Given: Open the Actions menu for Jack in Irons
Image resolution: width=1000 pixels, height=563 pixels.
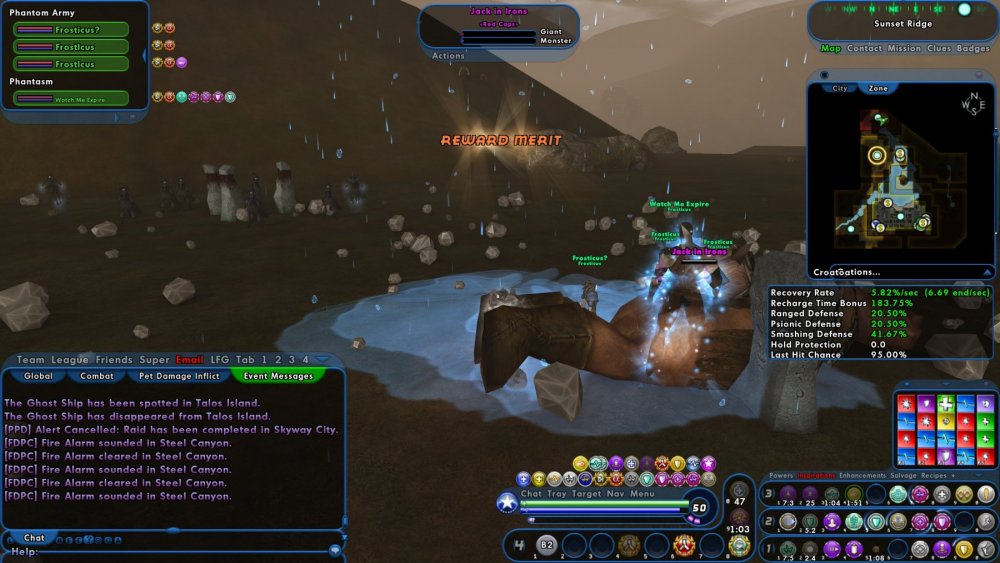Looking at the screenshot, I should click(448, 56).
